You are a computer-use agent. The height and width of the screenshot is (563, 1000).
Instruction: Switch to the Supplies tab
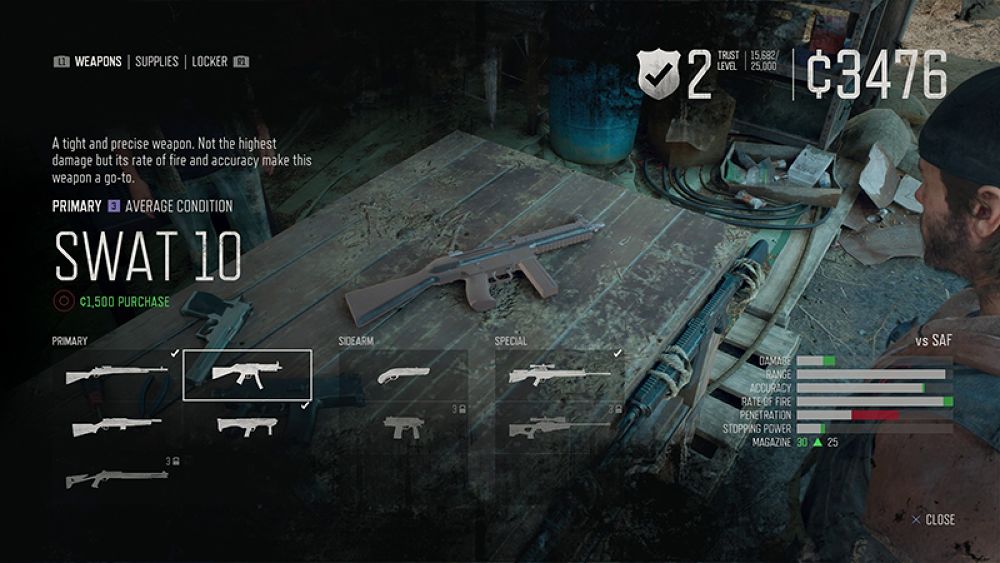(x=157, y=62)
